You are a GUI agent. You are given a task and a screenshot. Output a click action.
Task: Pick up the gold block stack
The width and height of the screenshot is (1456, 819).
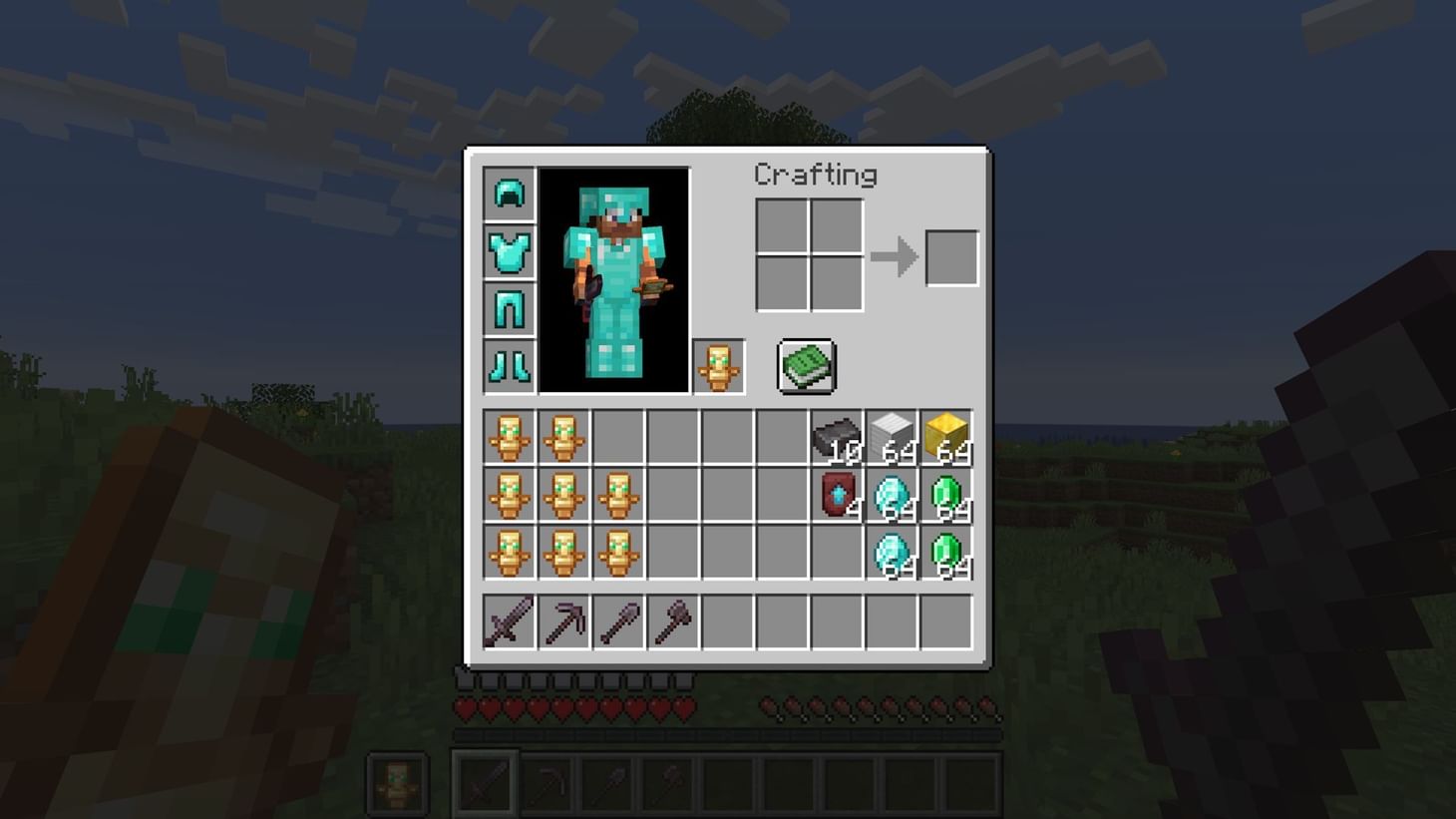pyautogui.click(x=945, y=433)
